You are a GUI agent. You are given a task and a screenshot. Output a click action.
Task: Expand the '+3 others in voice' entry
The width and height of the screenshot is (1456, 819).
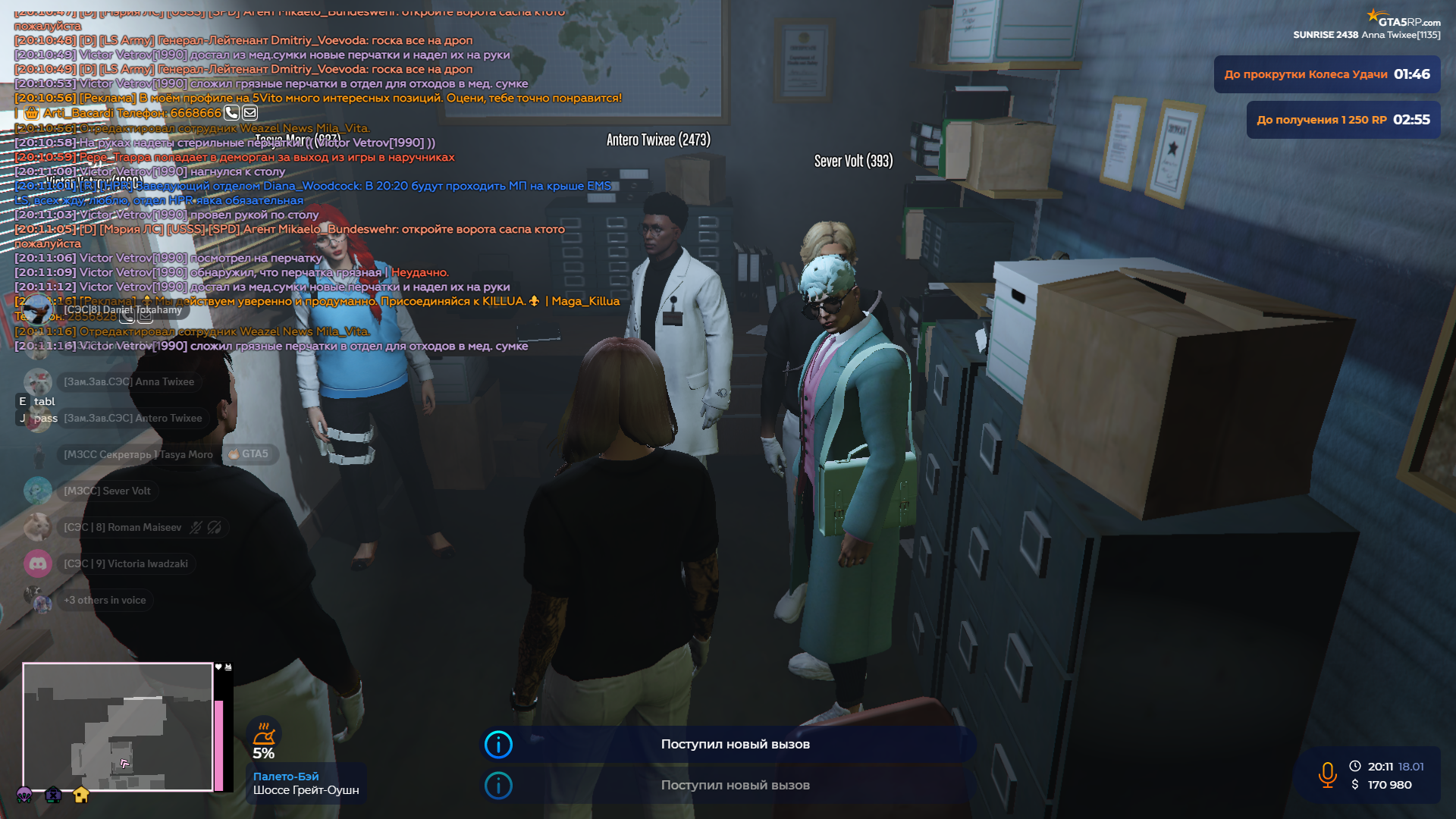tap(105, 600)
